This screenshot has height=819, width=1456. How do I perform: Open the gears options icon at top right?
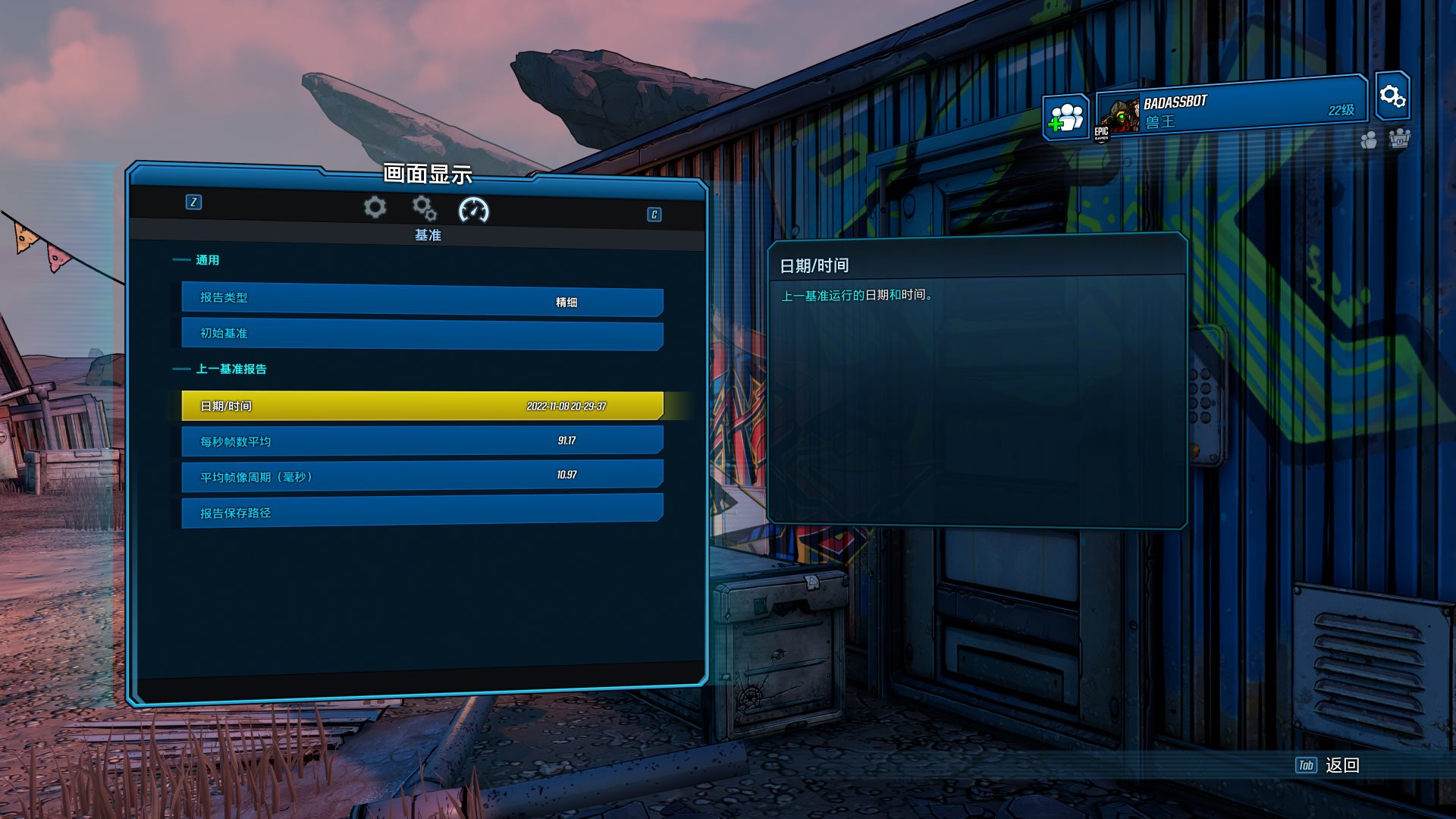(1392, 96)
